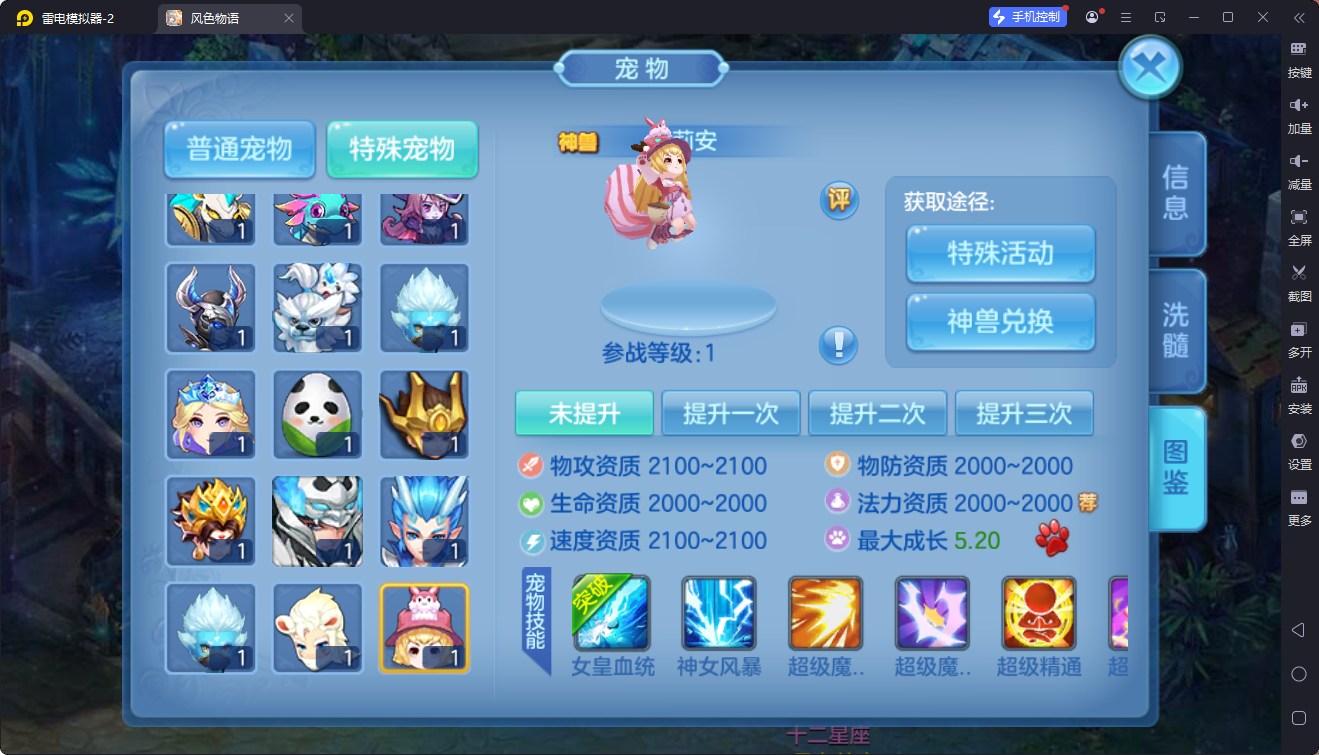This screenshot has width=1319, height=755.
Task: Select the panda pet thumbnail
Action: click(x=317, y=413)
